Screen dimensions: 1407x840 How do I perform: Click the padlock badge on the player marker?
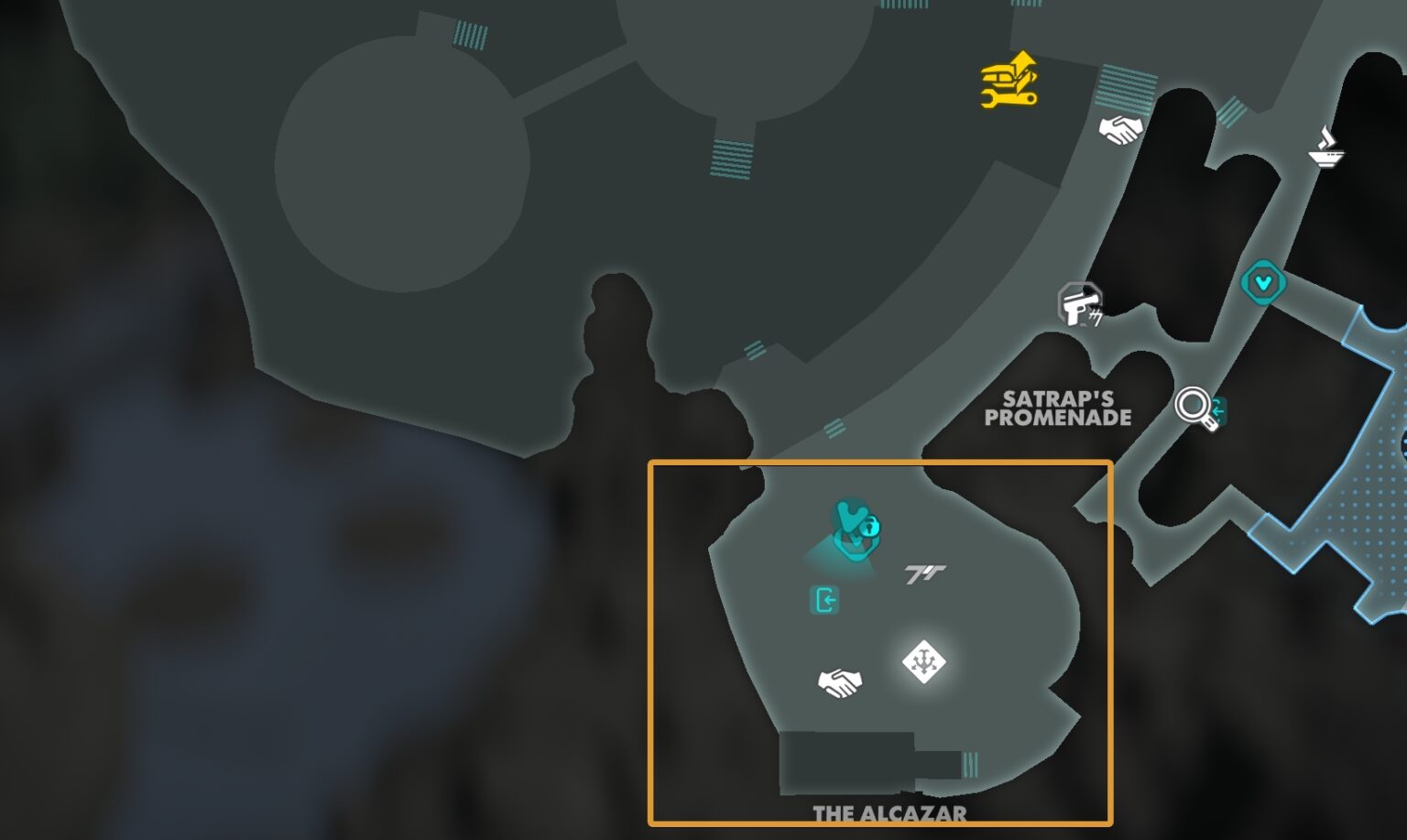point(872,527)
